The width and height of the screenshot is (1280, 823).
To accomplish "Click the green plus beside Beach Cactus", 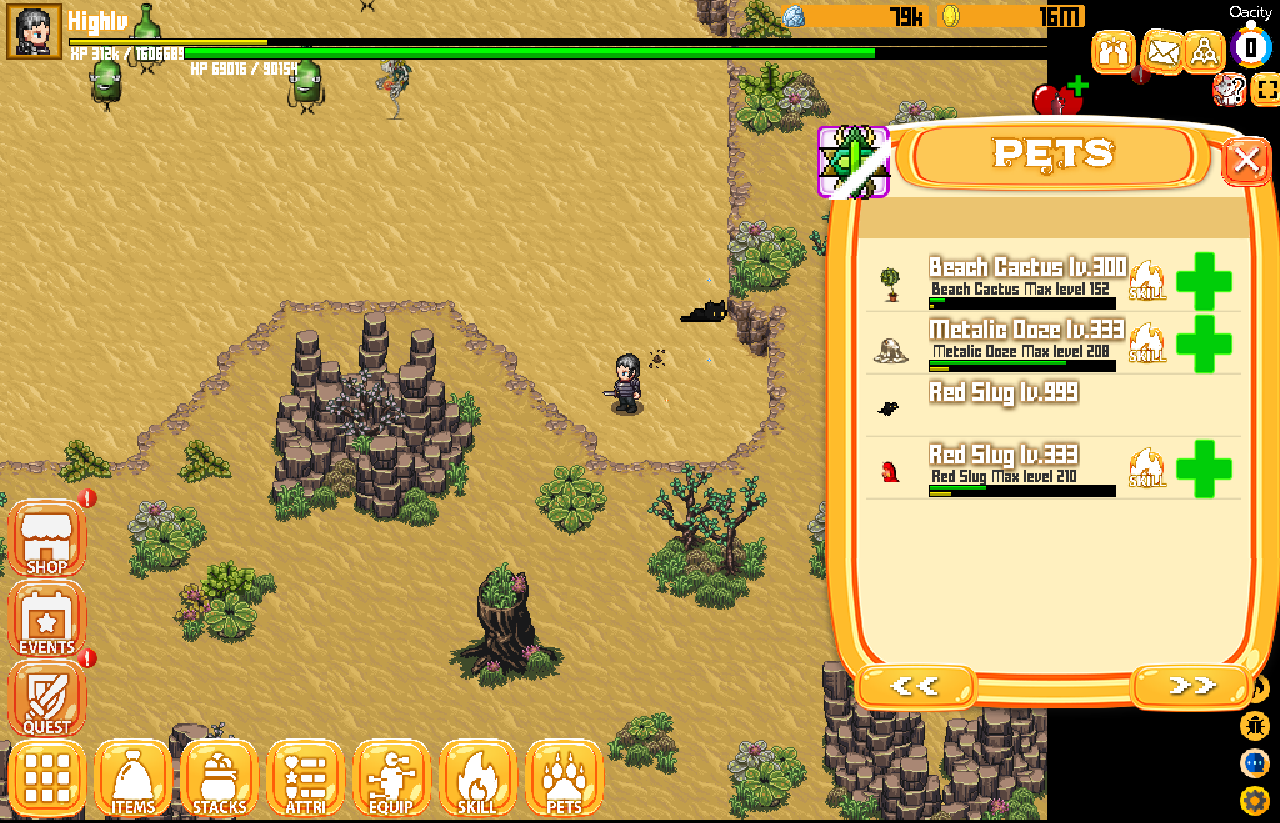I will click(1203, 282).
